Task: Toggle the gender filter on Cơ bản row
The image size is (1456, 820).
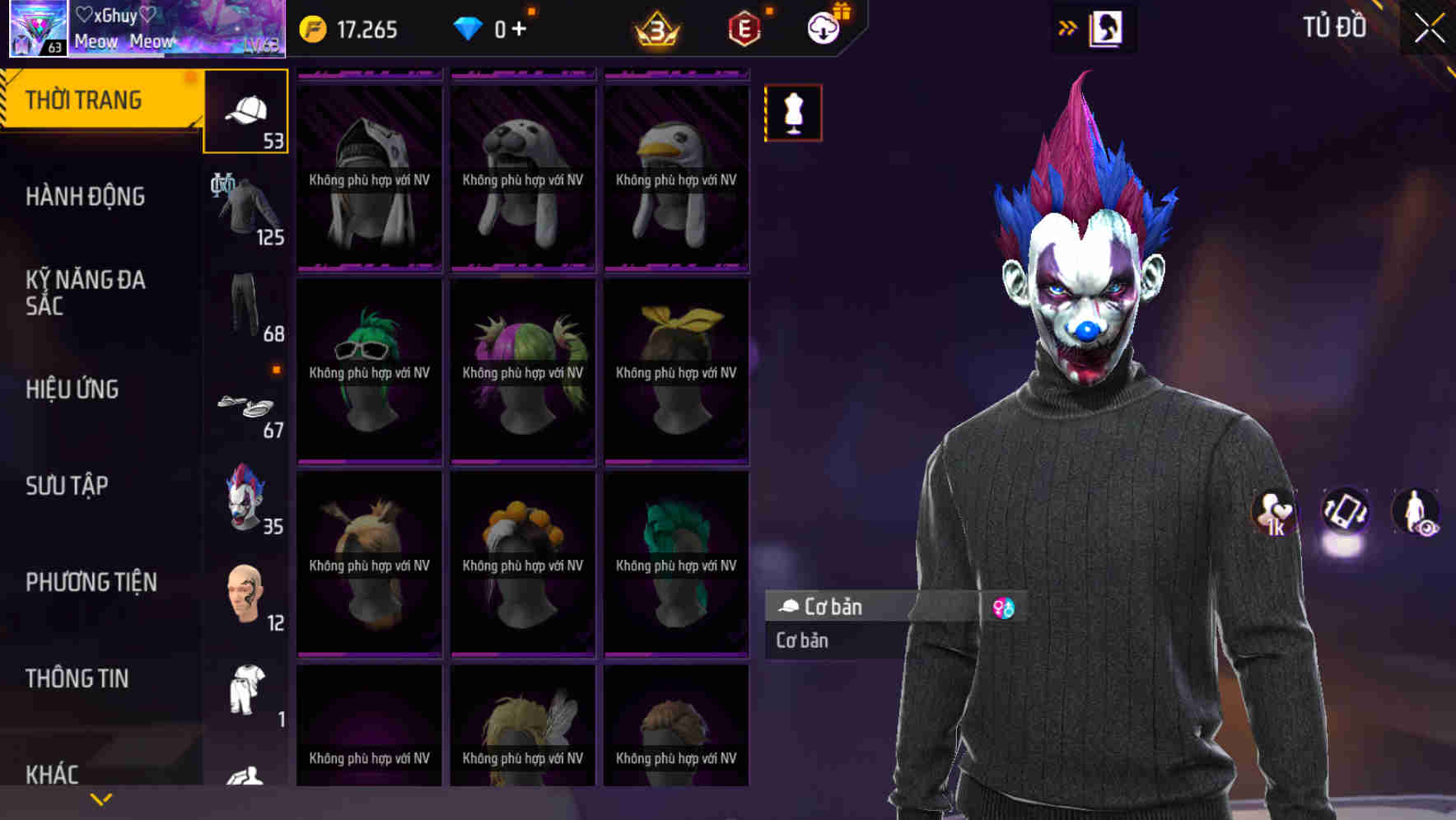Action: (x=1006, y=607)
